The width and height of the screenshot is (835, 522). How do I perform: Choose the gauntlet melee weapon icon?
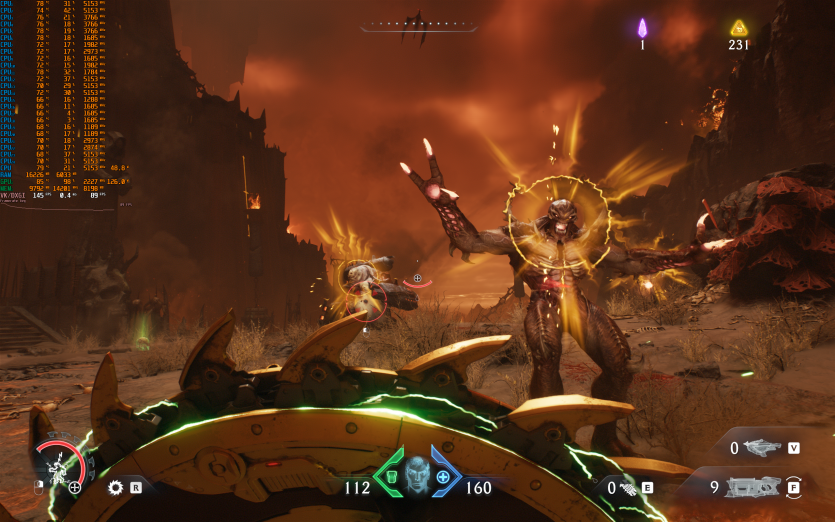click(x=628, y=488)
